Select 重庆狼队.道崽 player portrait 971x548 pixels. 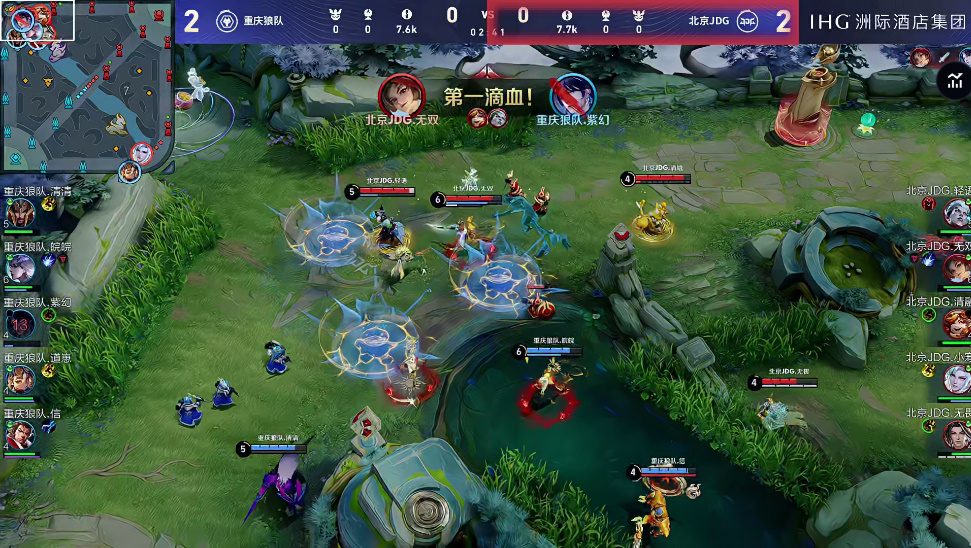[x=20, y=379]
